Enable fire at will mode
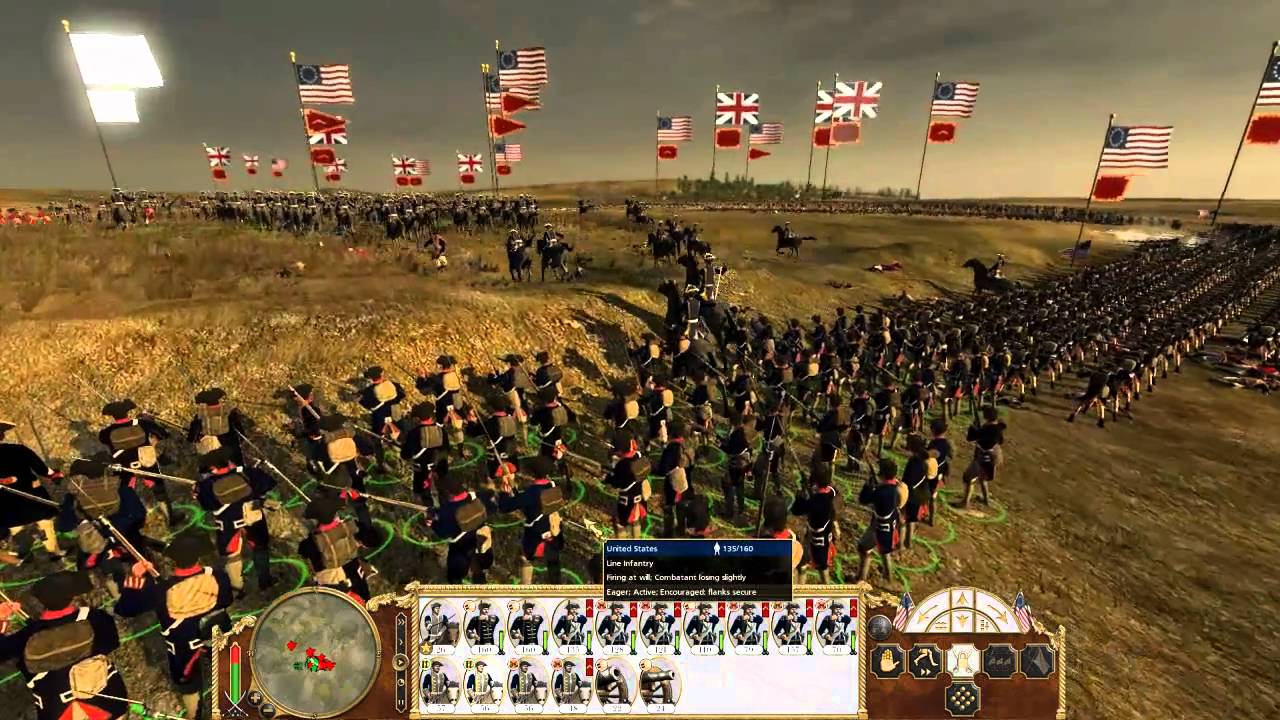The height and width of the screenshot is (720, 1280). (x=961, y=661)
